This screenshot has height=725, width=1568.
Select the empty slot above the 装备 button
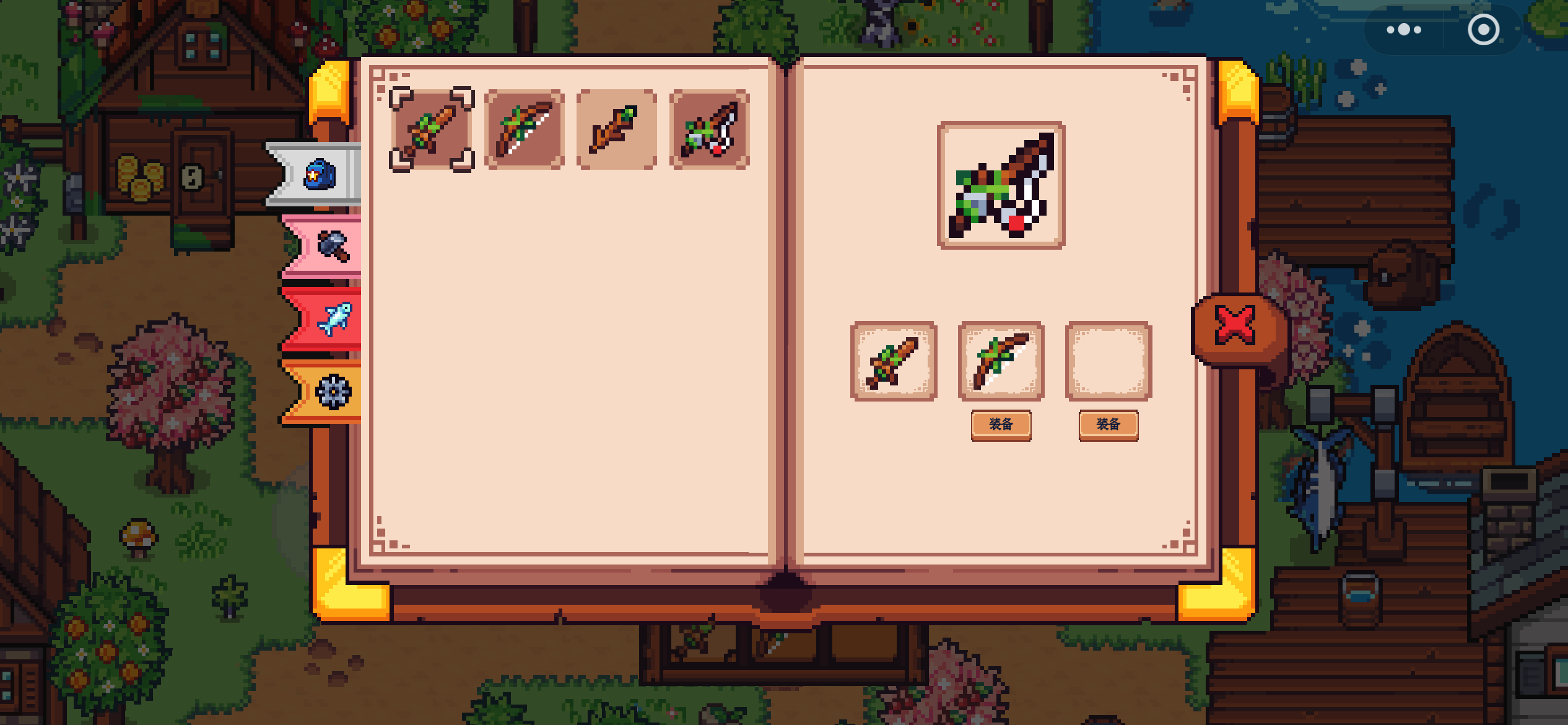pos(1108,361)
